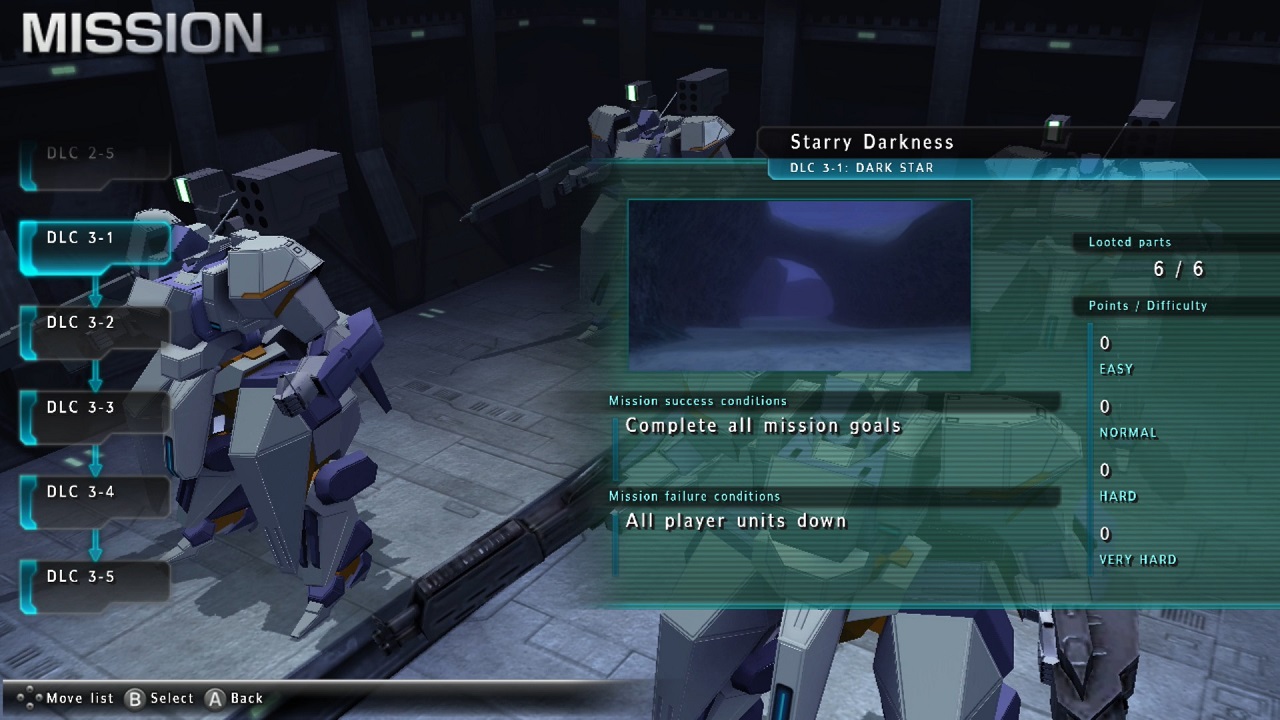Click the HARD difficulty score
The image size is (1280, 720).
click(x=1105, y=470)
